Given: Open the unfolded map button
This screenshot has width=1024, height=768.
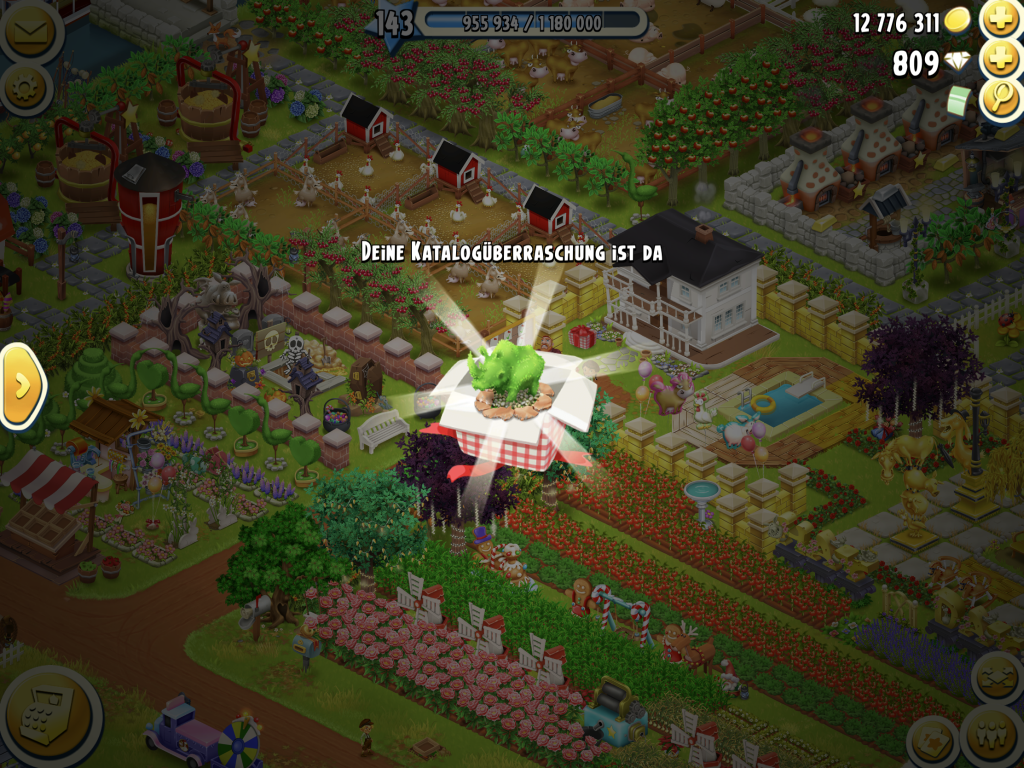Looking at the screenshot, I should pyautogui.click(x=997, y=679).
